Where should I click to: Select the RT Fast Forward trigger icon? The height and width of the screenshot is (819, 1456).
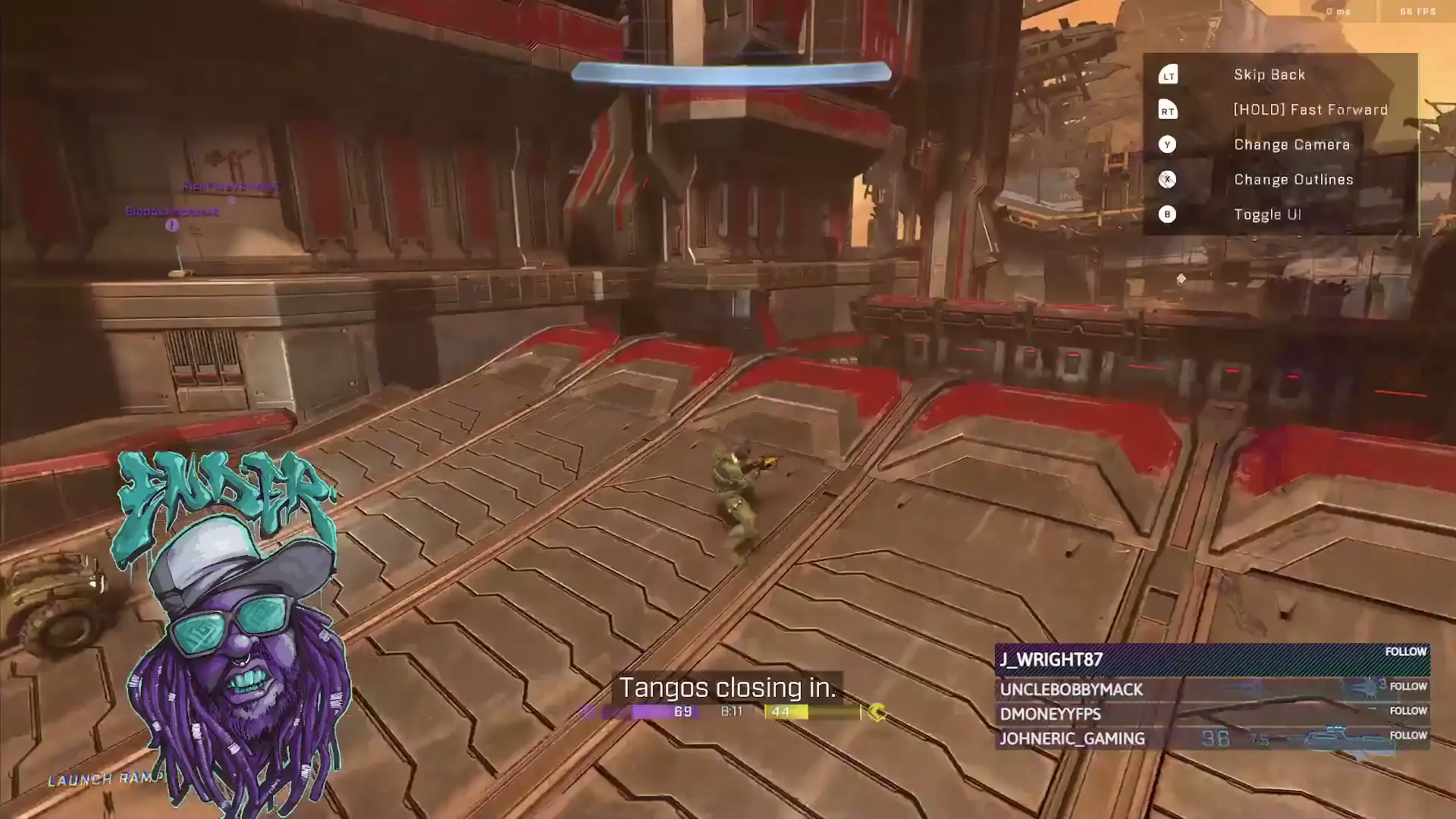coord(1168,109)
